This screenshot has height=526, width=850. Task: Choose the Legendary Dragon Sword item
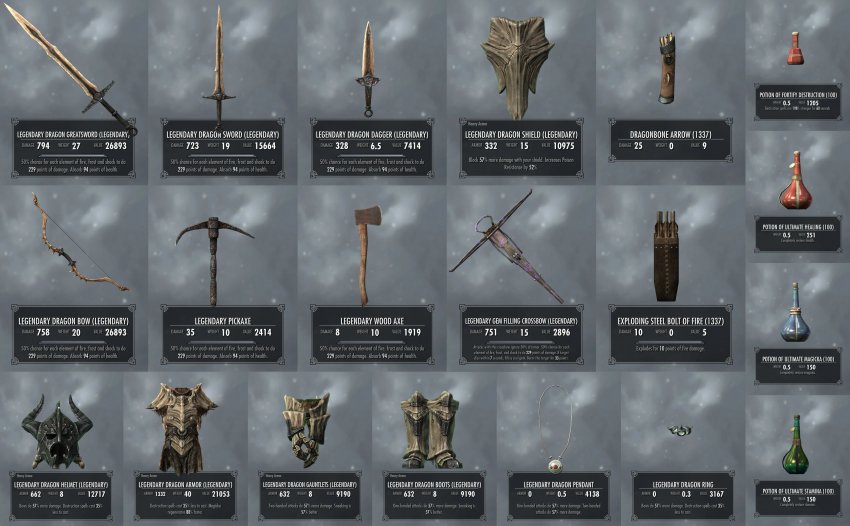[220, 90]
